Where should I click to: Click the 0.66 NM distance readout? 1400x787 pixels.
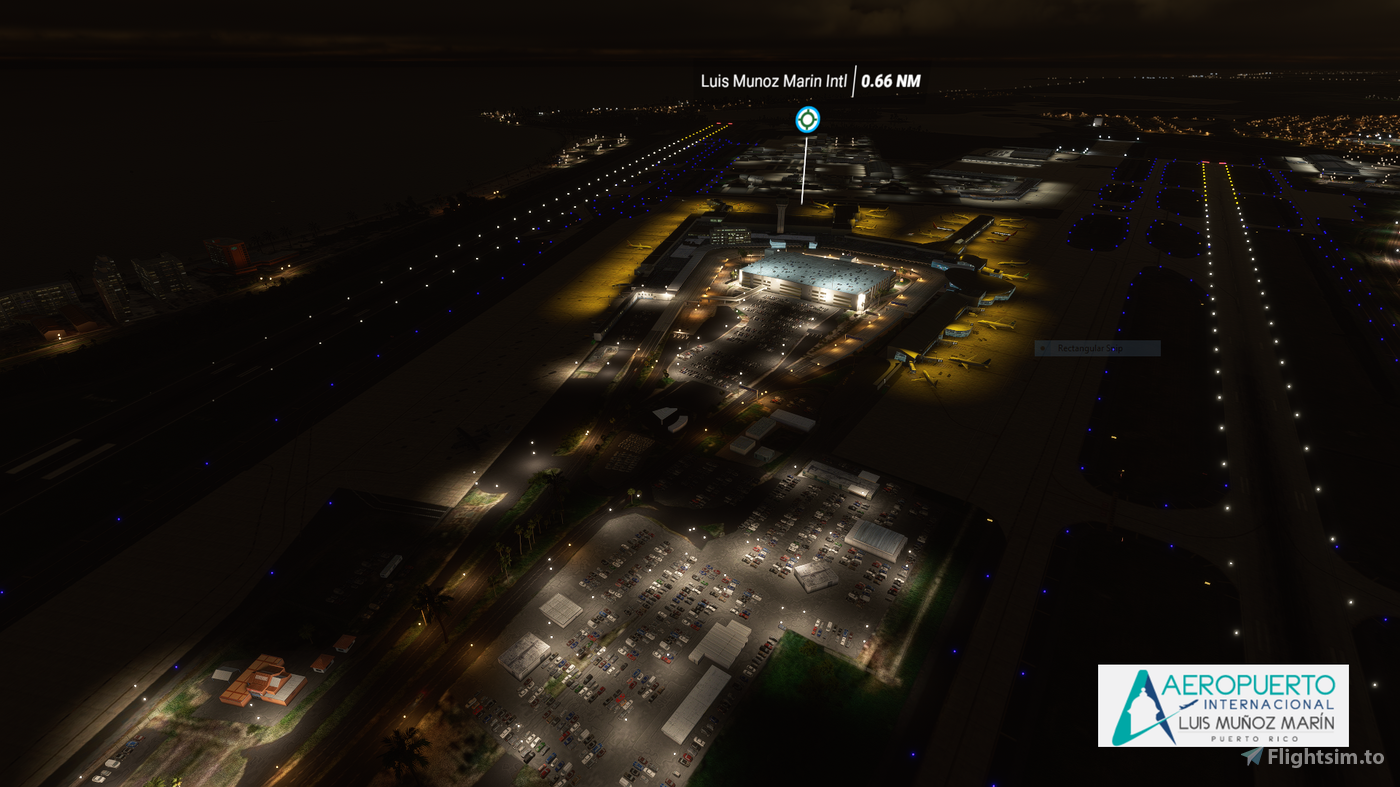click(x=891, y=82)
